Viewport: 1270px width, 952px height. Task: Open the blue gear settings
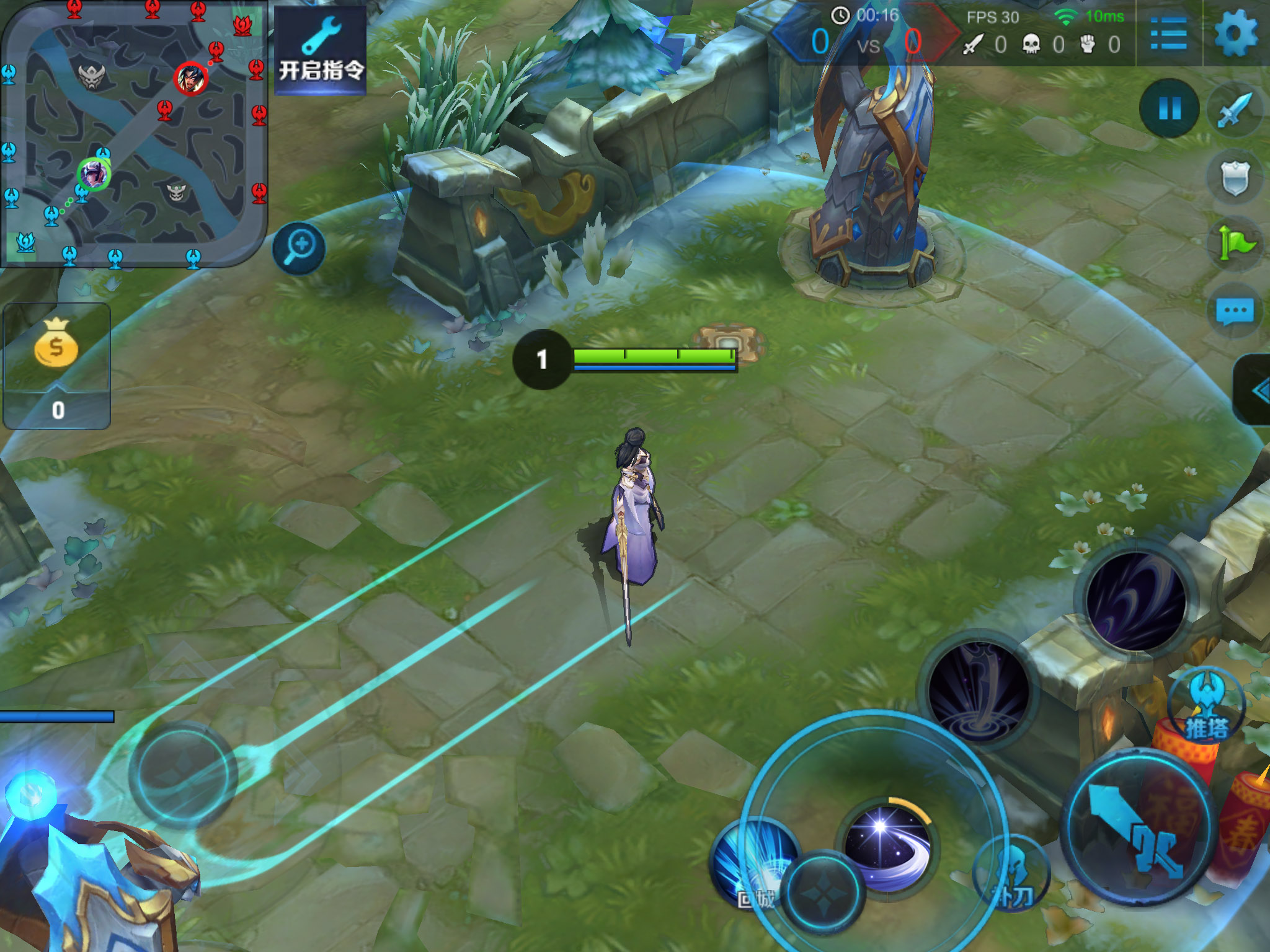[1235, 33]
